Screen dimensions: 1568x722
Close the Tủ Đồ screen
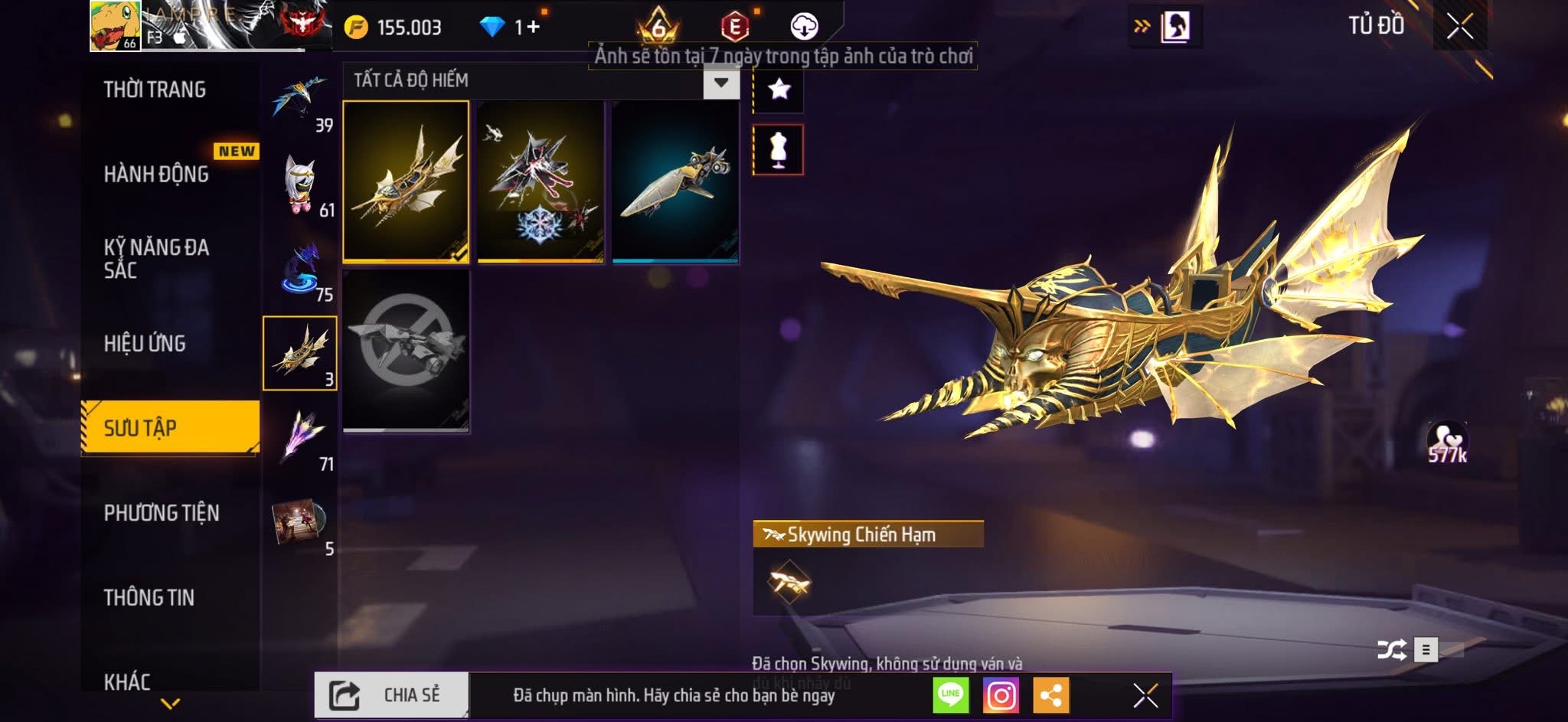(x=1459, y=27)
